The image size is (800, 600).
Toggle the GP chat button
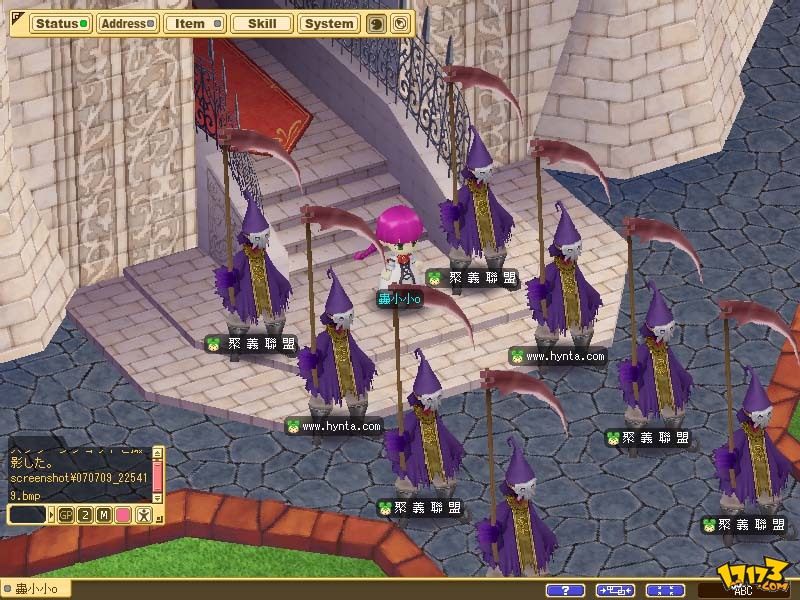click(x=66, y=514)
